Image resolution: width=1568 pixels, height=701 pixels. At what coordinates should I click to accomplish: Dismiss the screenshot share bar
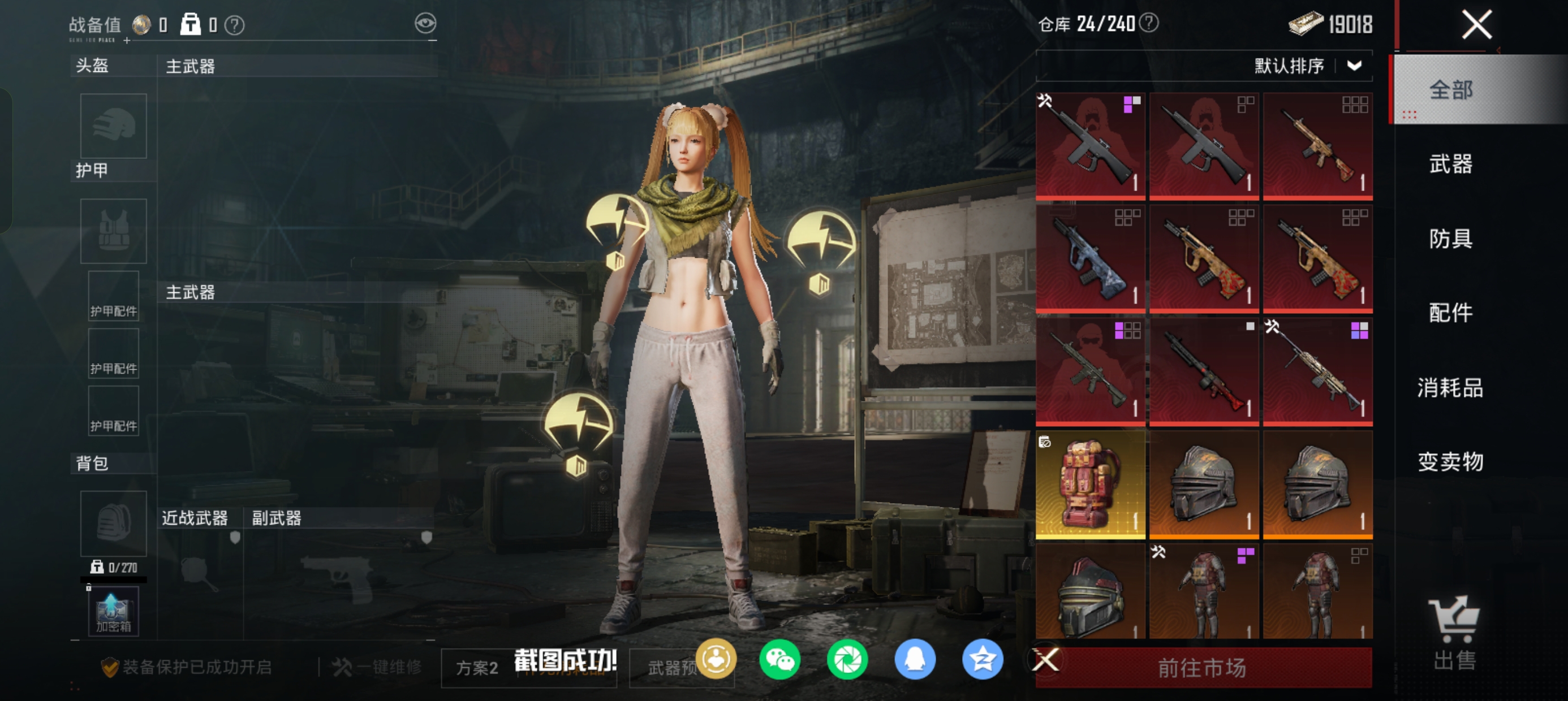coord(1046,660)
